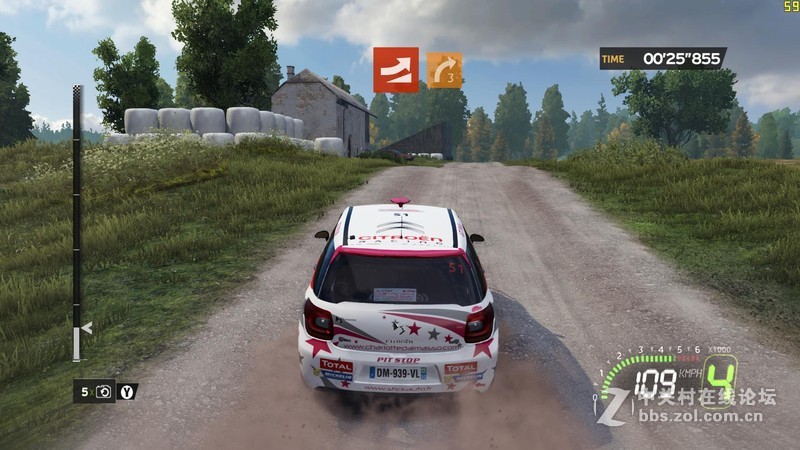Click the camera icon beside the Y prompt
Image resolution: width=800 pixels, height=450 pixels.
(104, 392)
